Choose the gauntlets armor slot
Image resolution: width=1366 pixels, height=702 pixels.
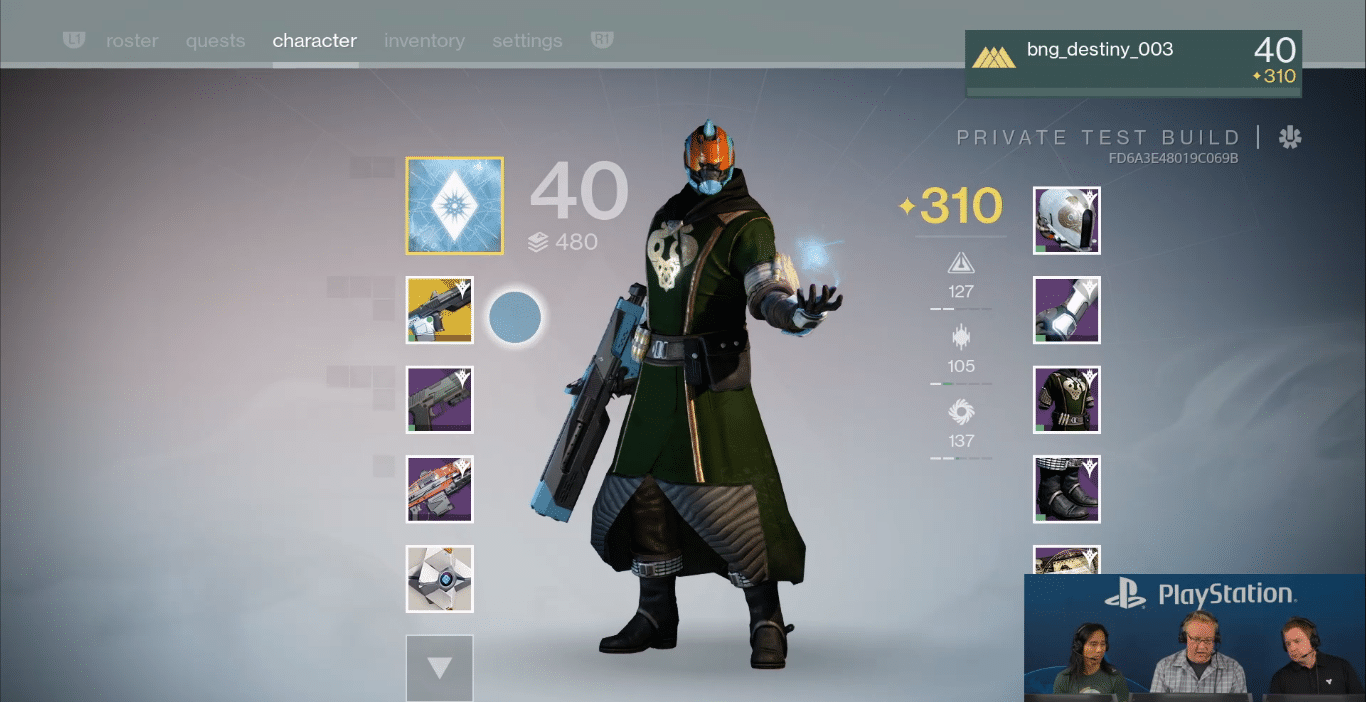click(x=1066, y=310)
